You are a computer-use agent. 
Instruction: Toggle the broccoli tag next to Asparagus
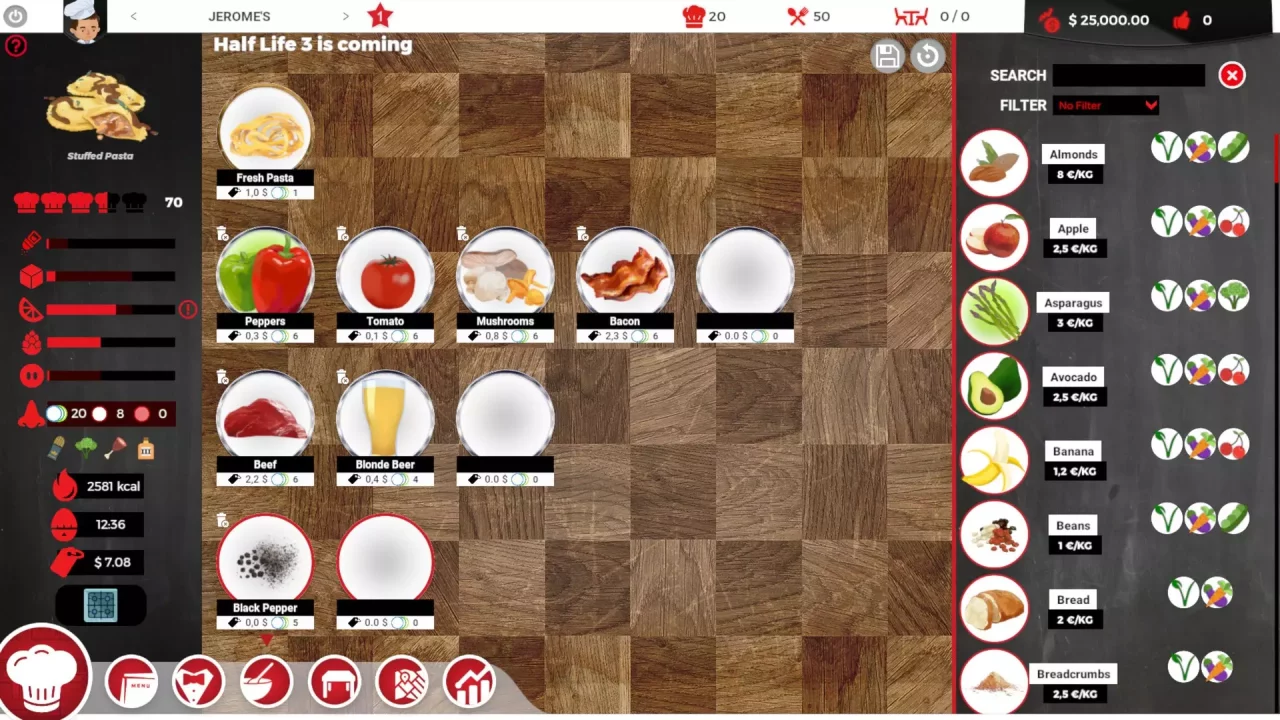pyautogui.click(x=1234, y=295)
